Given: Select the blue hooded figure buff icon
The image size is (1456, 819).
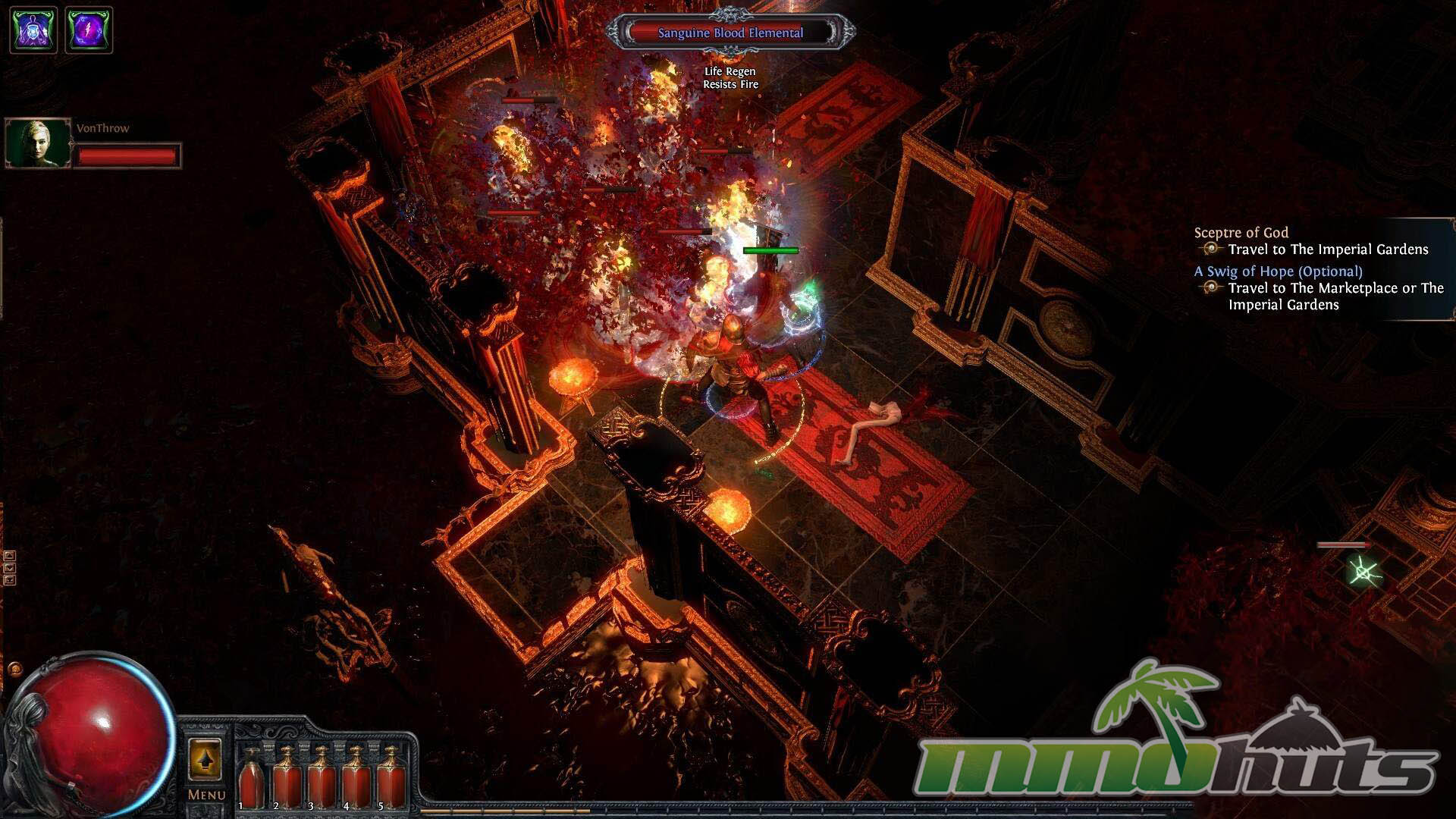Looking at the screenshot, I should click(33, 30).
